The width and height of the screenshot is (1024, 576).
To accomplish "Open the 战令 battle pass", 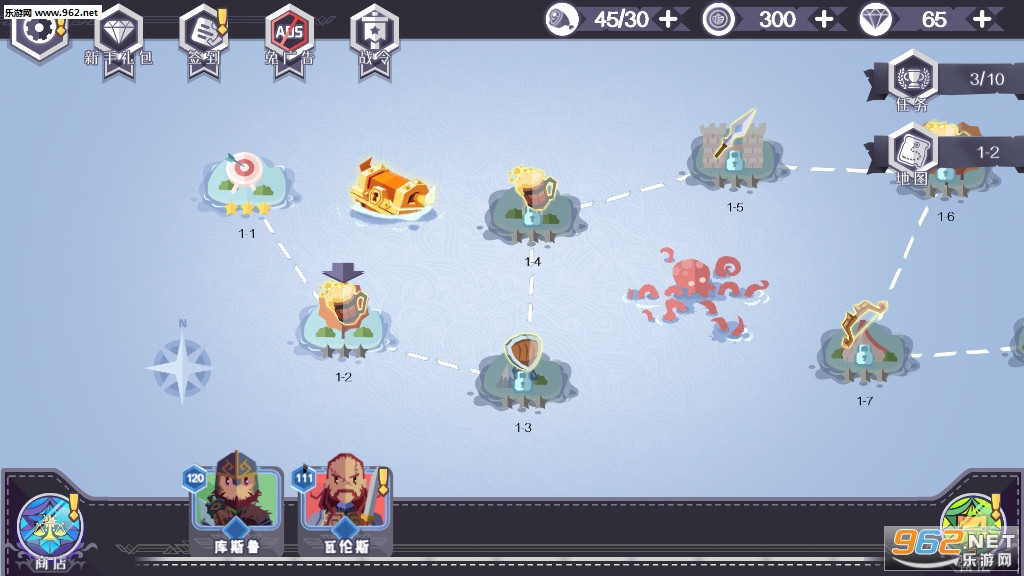I will (375, 33).
